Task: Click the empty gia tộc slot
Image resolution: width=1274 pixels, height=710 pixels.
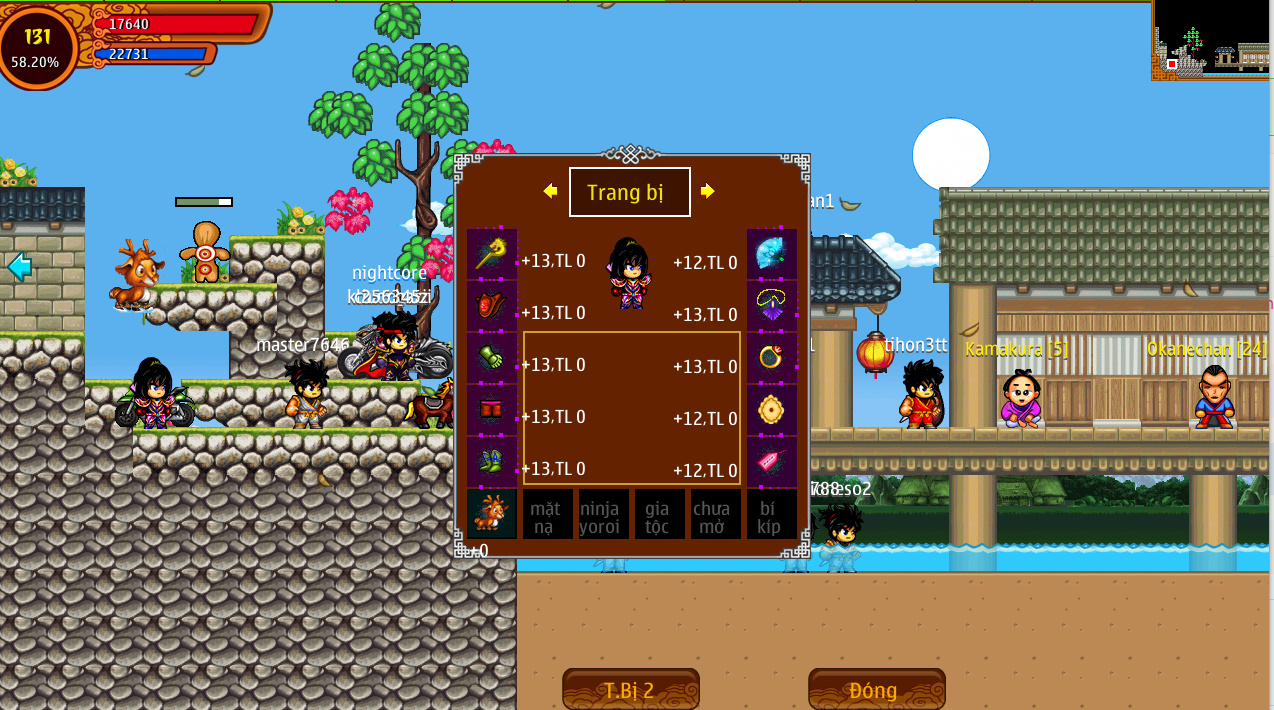Action: (x=659, y=514)
